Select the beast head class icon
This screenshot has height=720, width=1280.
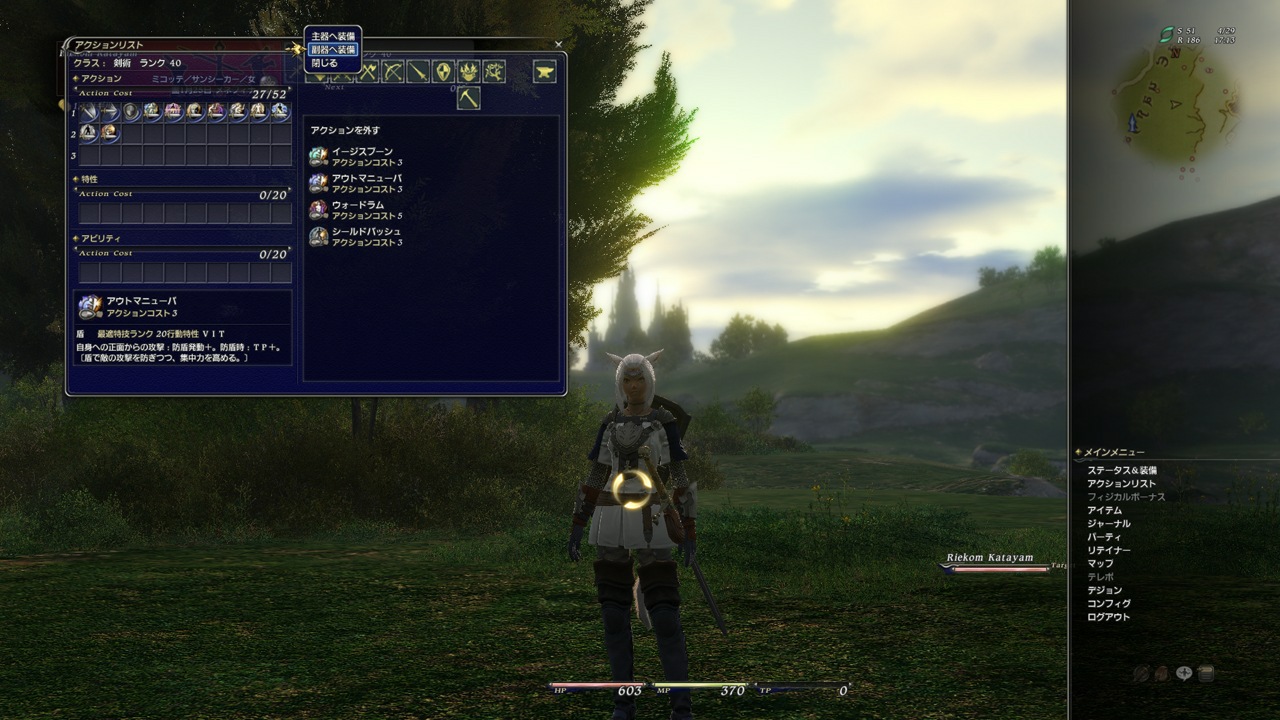click(468, 73)
